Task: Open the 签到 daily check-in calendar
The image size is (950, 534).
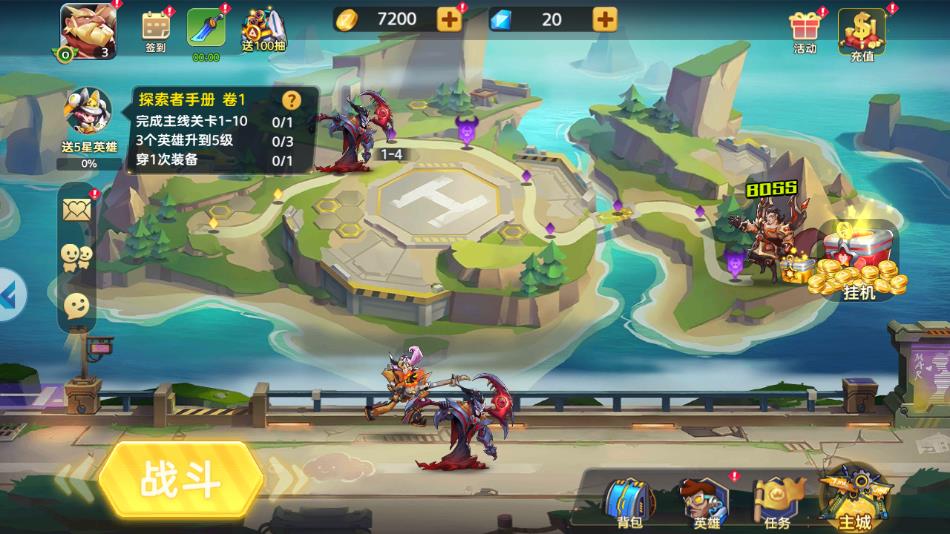Action: click(x=156, y=30)
